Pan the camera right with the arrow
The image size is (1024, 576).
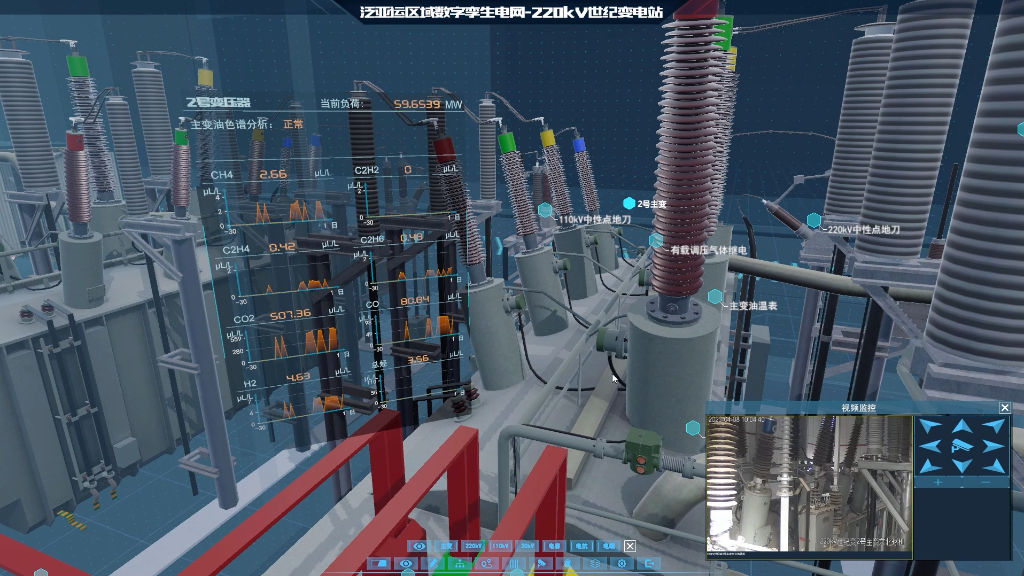click(992, 446)
